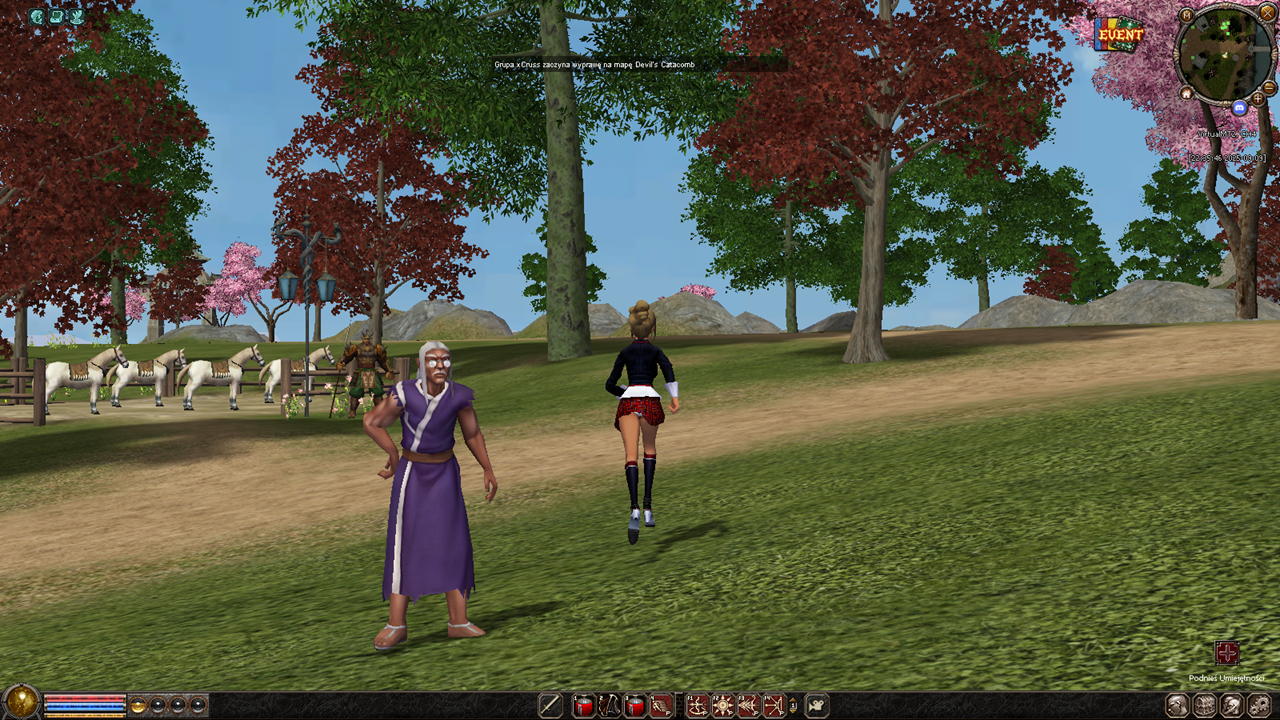1280x720 pixels.
Task: Click the red Podnieś Umiejętności skill-up icon
Action: [x=1227, y=653]
